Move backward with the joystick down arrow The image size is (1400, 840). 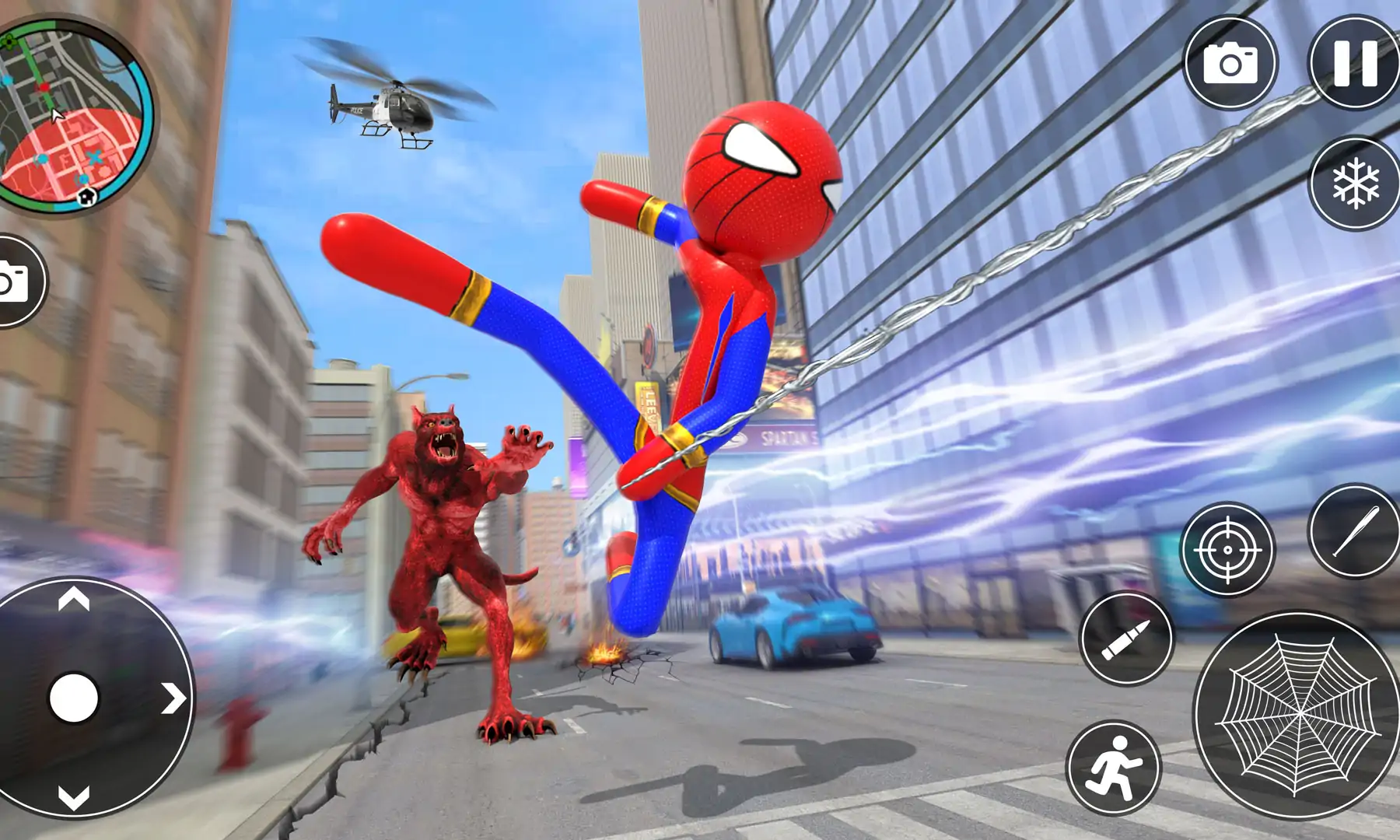(x=74, y=797)
